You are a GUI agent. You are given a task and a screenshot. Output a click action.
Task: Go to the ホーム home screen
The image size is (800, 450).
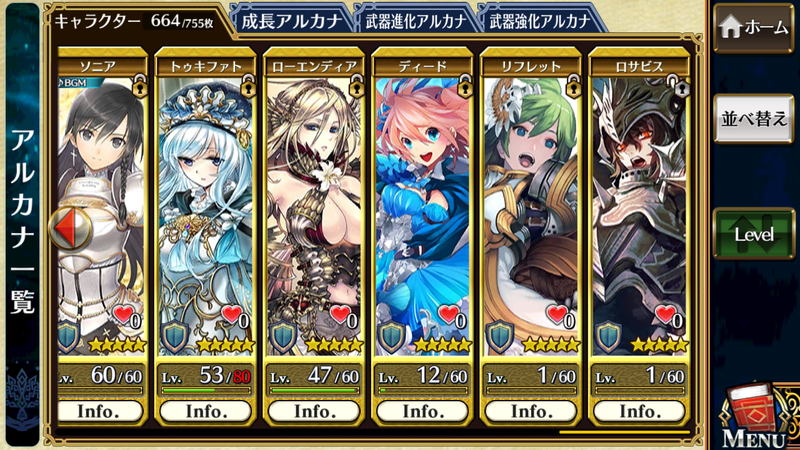click(x=754, y=28)
